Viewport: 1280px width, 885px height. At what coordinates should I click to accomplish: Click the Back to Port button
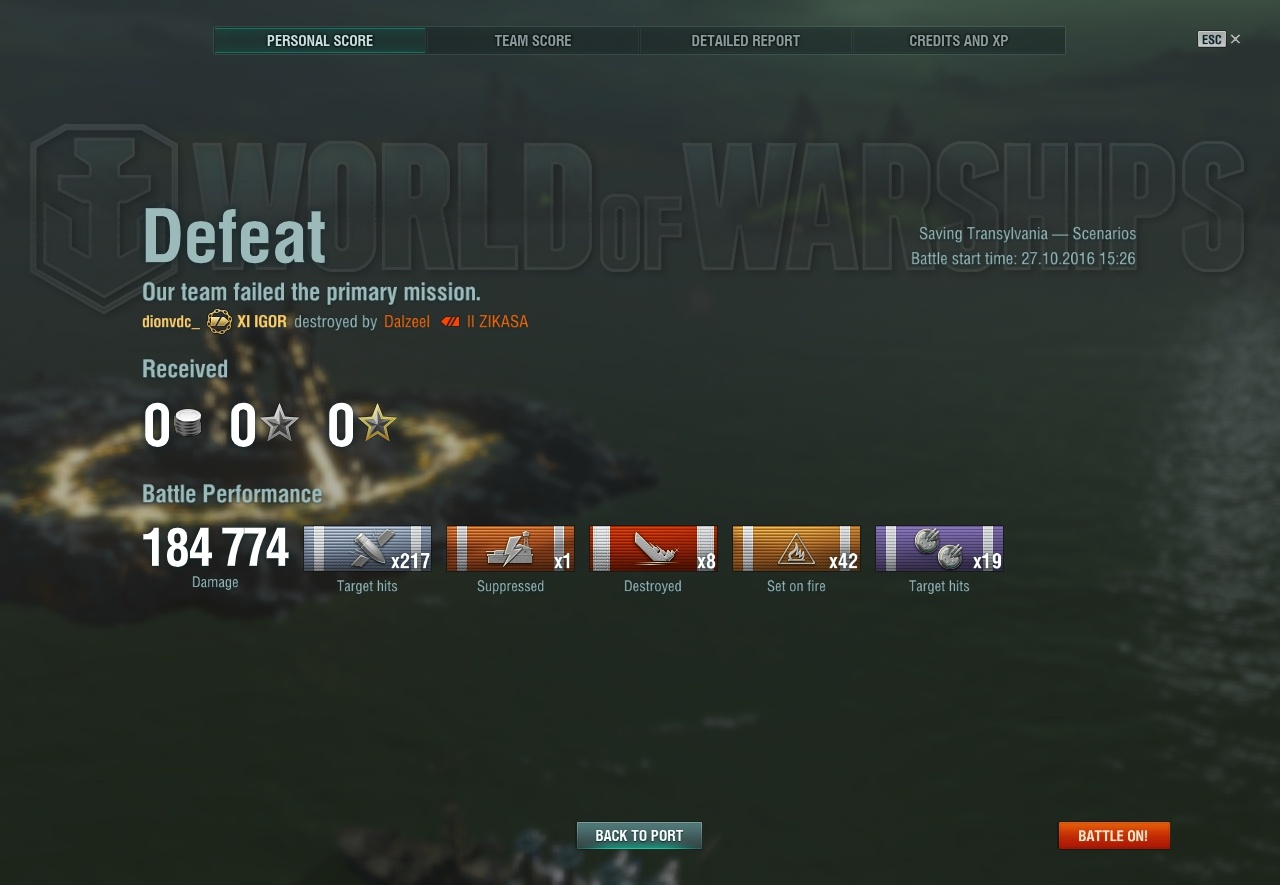[x=639, y=836]
